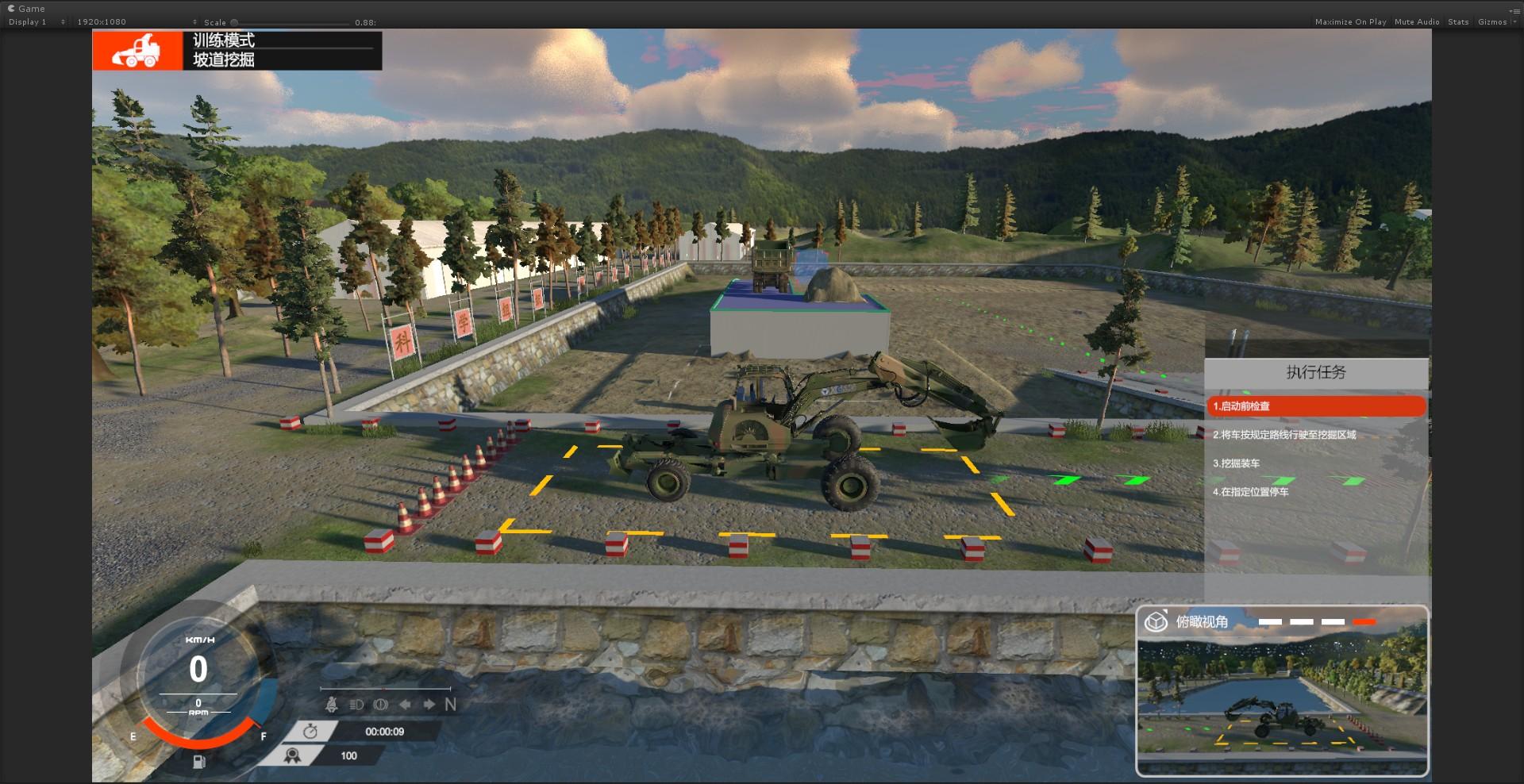Toggle Maximize On Play in the Unity toolbar
This screenshot has height=784, width=1524.
click(1350, 22)
